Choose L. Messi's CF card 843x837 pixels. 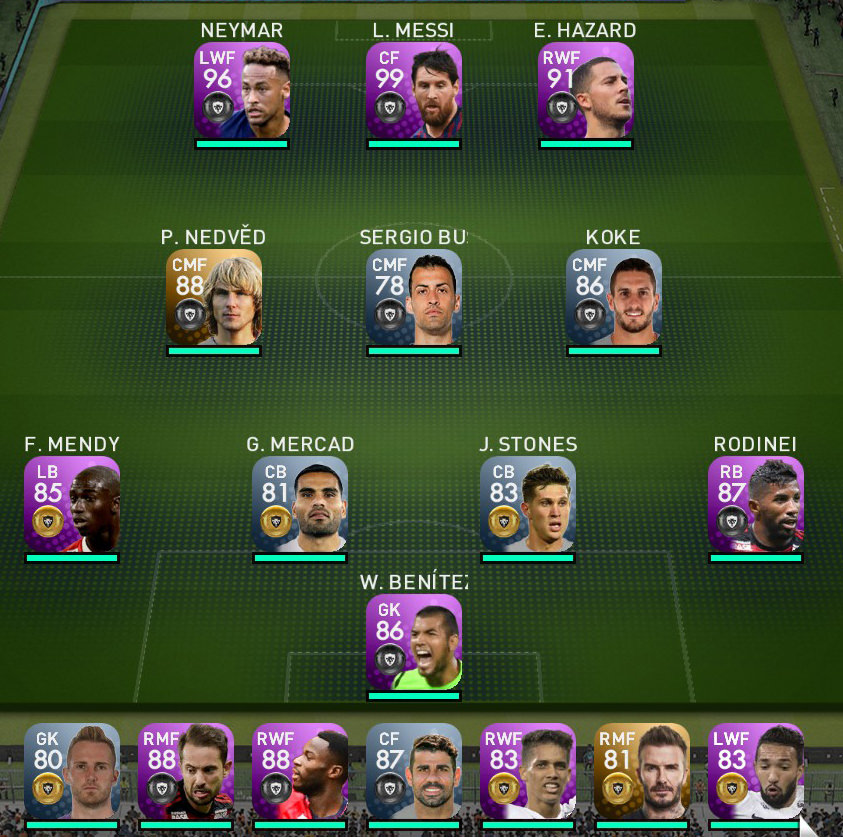(414, 90)
